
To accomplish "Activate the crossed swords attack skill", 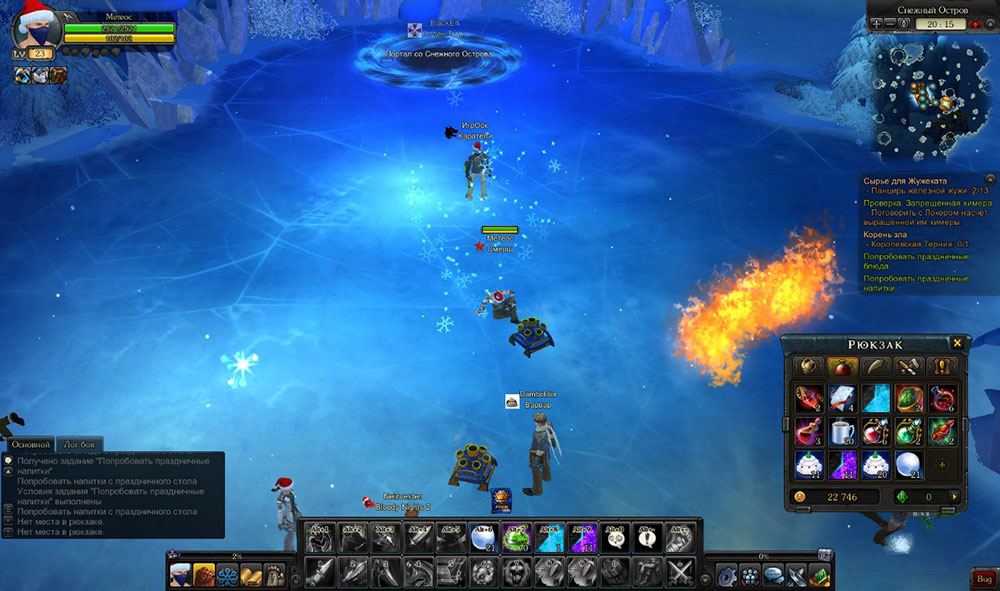I will pyautogui.click(x=681, y=573).
